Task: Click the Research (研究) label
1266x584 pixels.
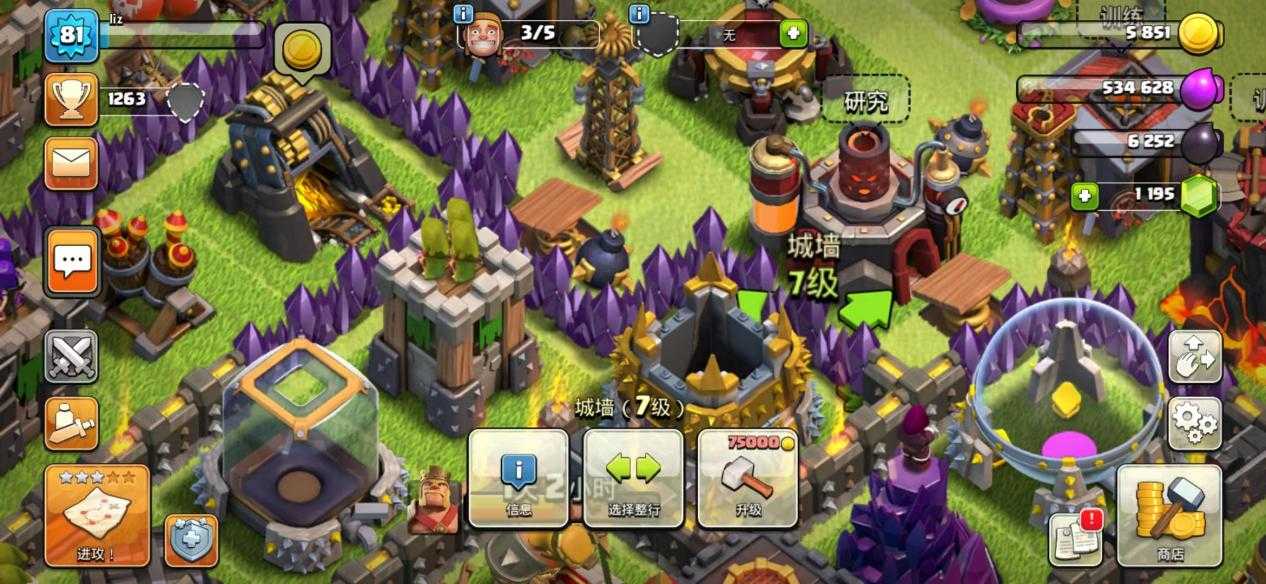Action: tap(866, 101)
